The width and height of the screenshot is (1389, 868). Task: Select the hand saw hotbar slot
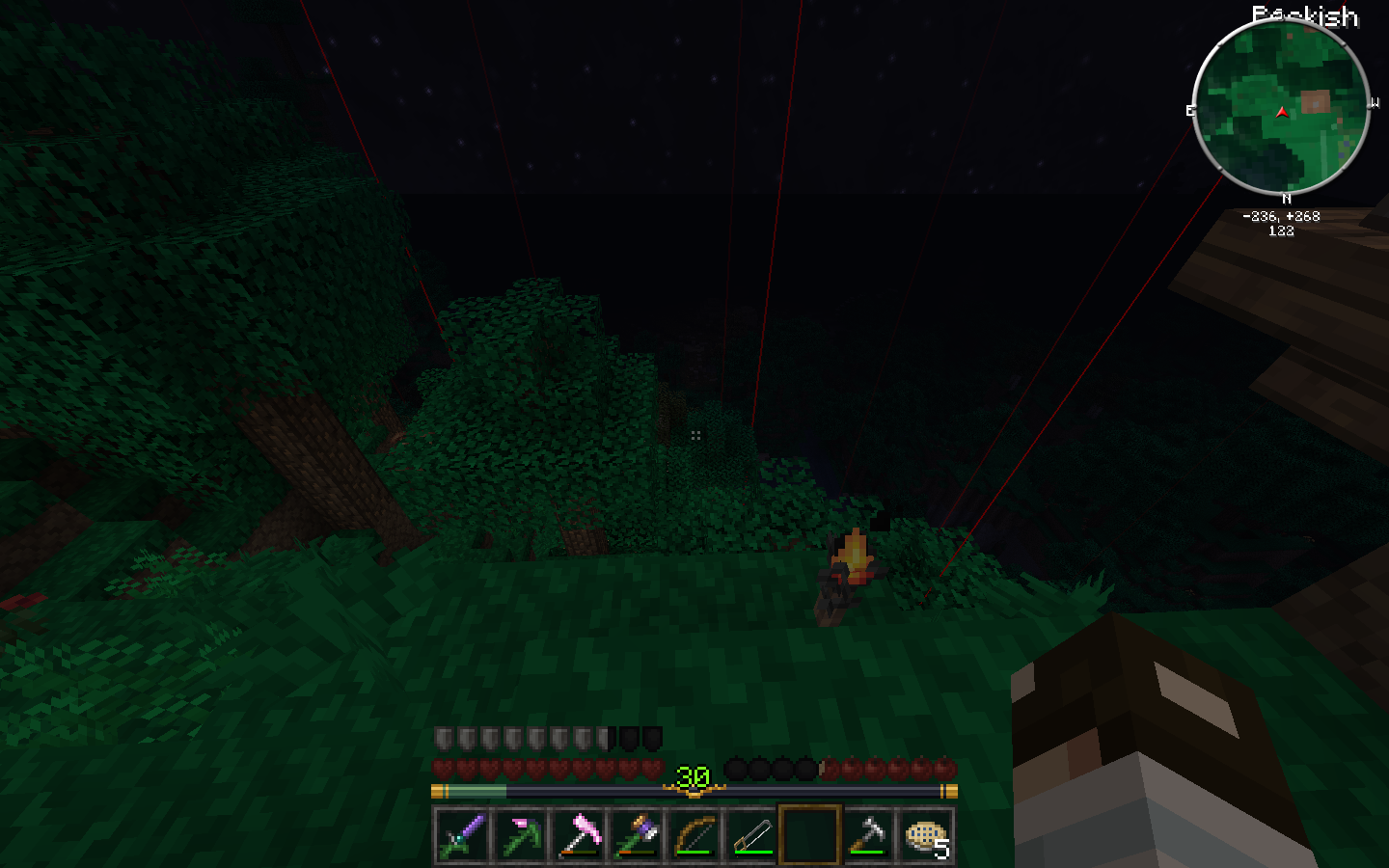[751, 835]
